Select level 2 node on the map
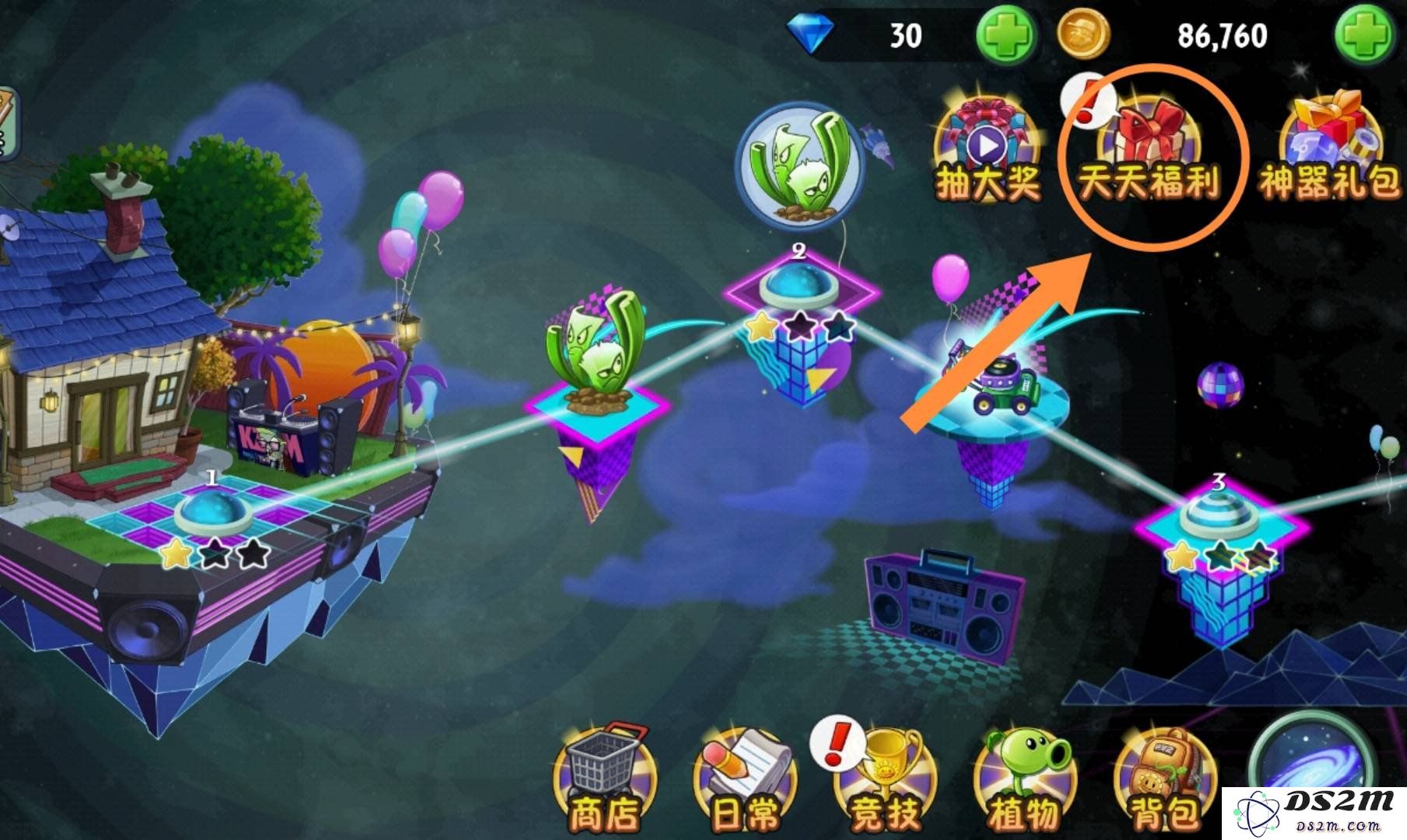Image resolution: width=1407 pixels, height=840 pixels. [x=800, y=289]
